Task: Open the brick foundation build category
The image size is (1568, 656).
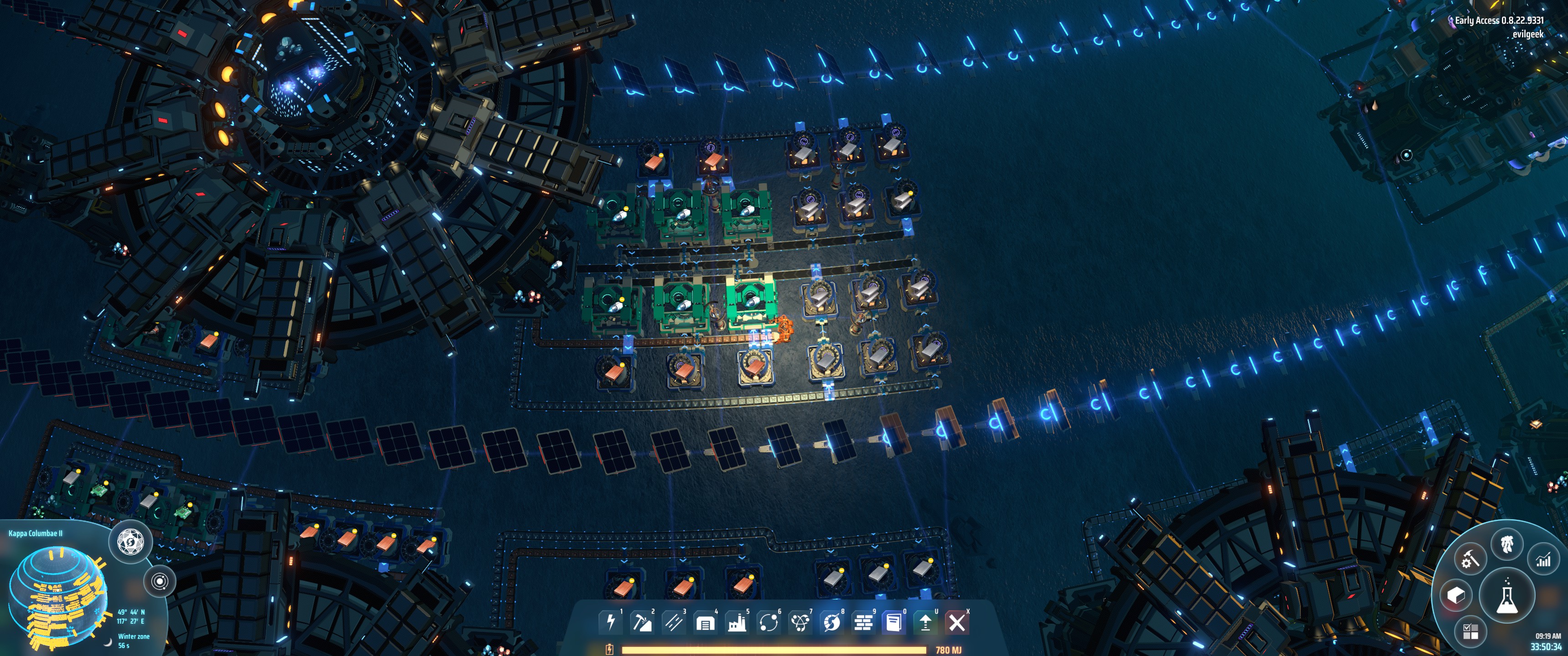Action: pyautogui.click(x=863, y=622)
